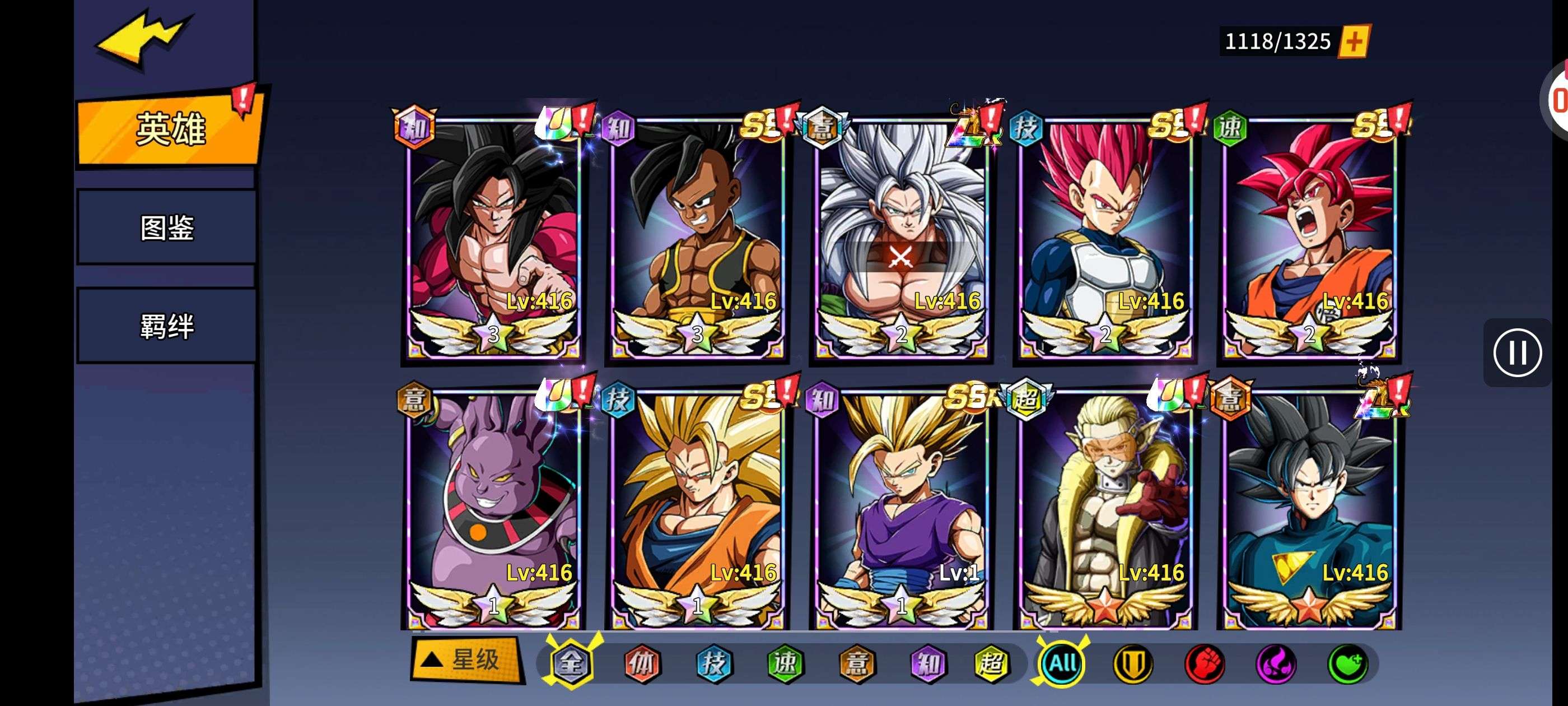Select the white-haired Super Saiyan 5 card

click(901, 238)
